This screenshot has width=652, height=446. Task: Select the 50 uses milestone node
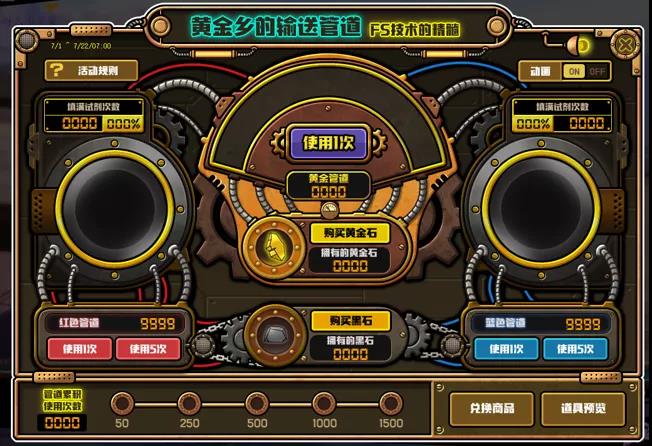click(122, 404)
